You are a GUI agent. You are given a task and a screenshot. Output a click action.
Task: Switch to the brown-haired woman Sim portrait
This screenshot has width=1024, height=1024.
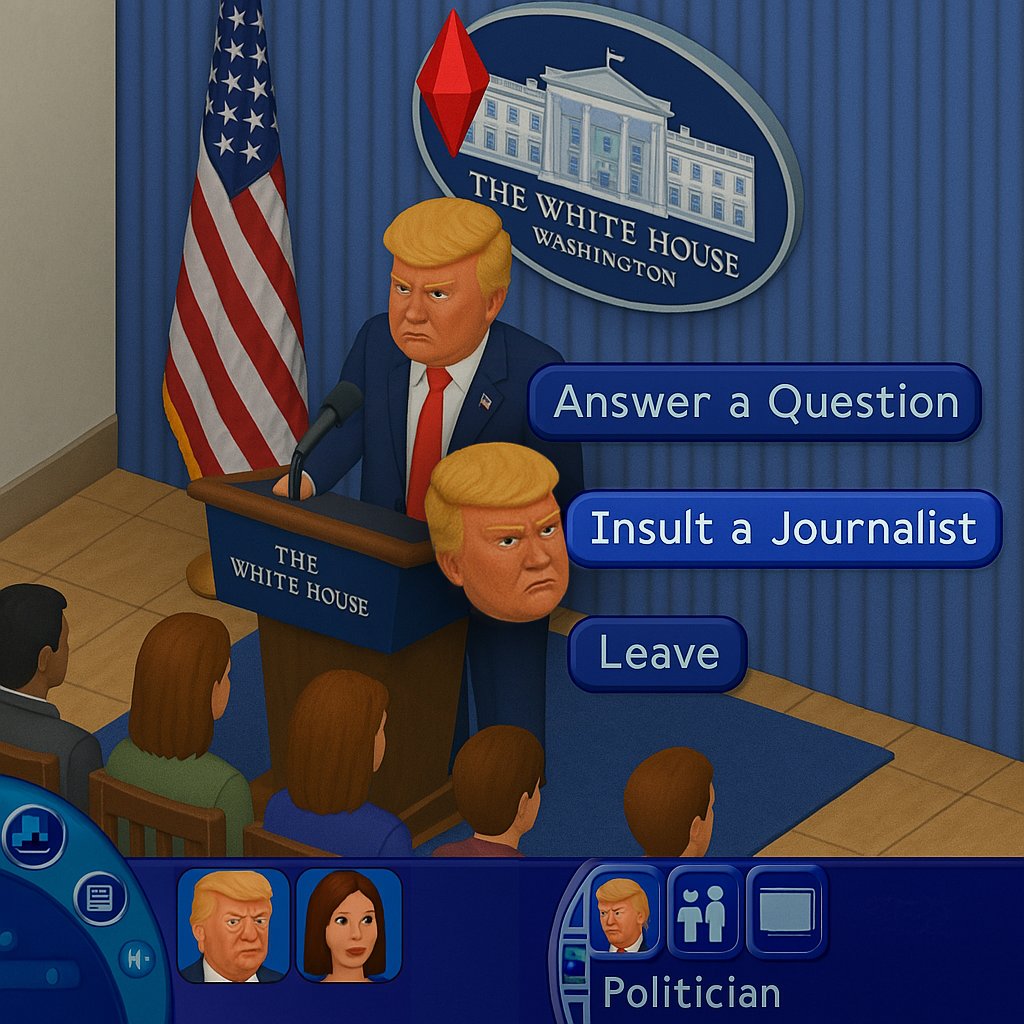[349, 925]
